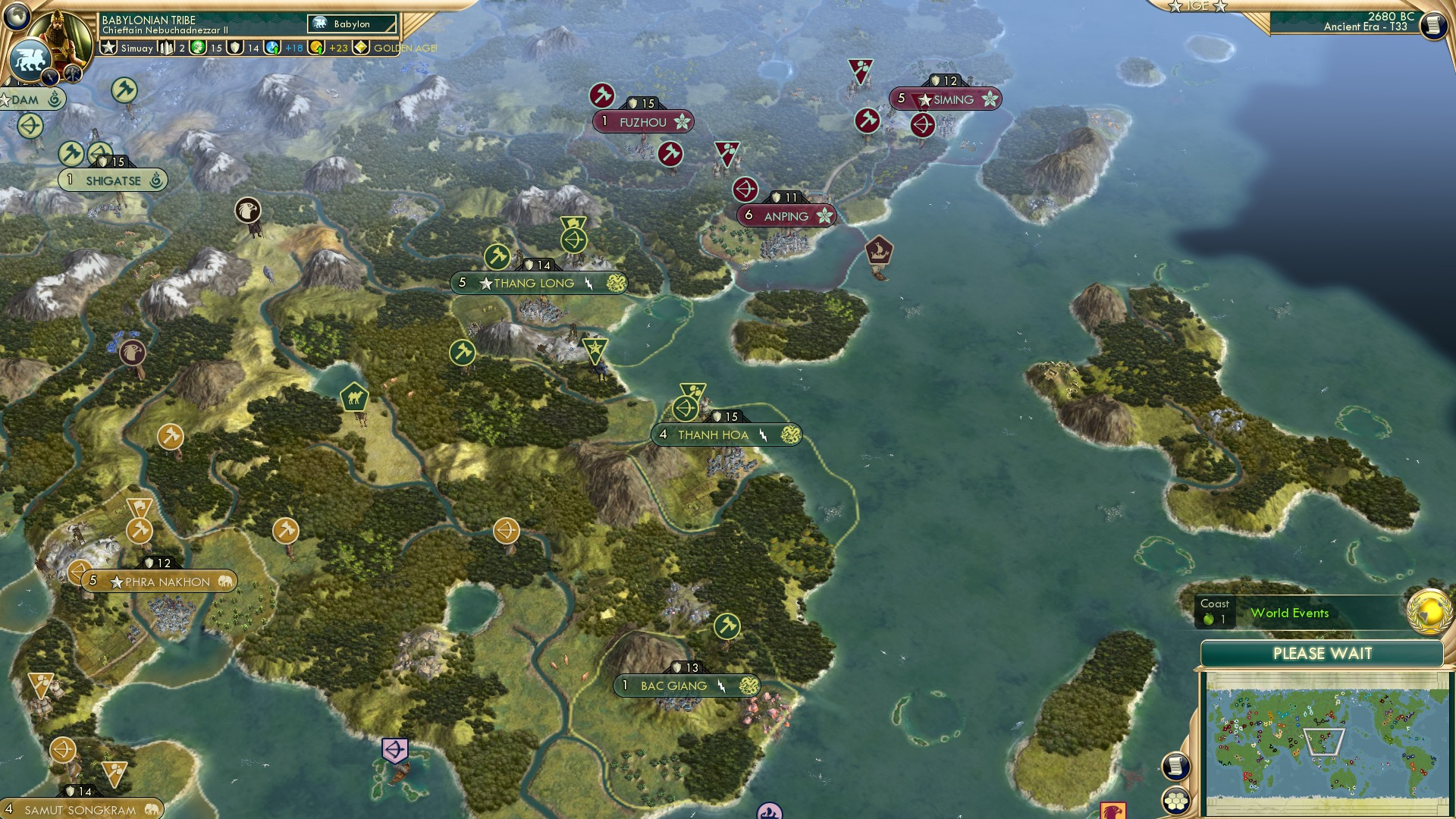Screen dimensions: 1456x819
Task: Click the Golden Age diamond icon
Action: (359, 47)
